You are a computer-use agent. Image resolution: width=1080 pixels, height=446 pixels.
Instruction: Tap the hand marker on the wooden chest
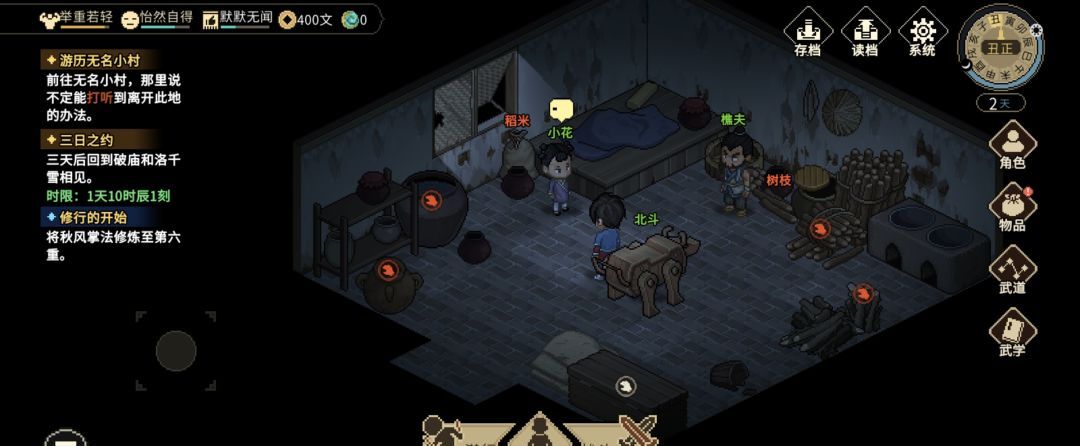pyautogui.click(x=625, y=385)
